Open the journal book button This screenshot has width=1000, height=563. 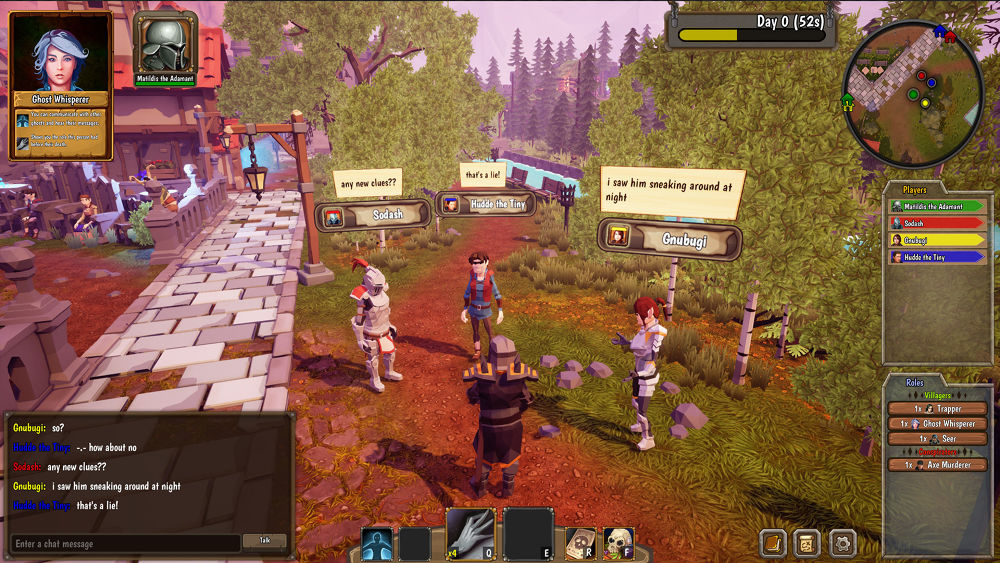(x=773, y=542)
